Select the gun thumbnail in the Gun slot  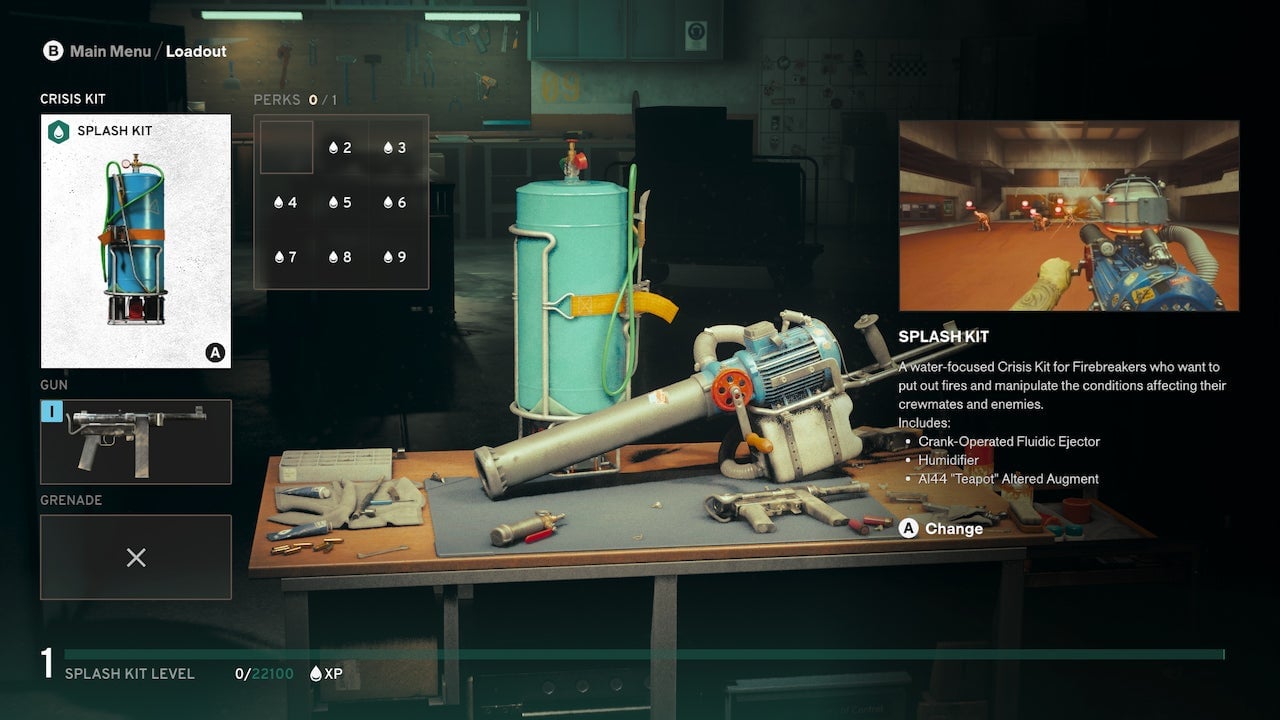coord(136,441)
